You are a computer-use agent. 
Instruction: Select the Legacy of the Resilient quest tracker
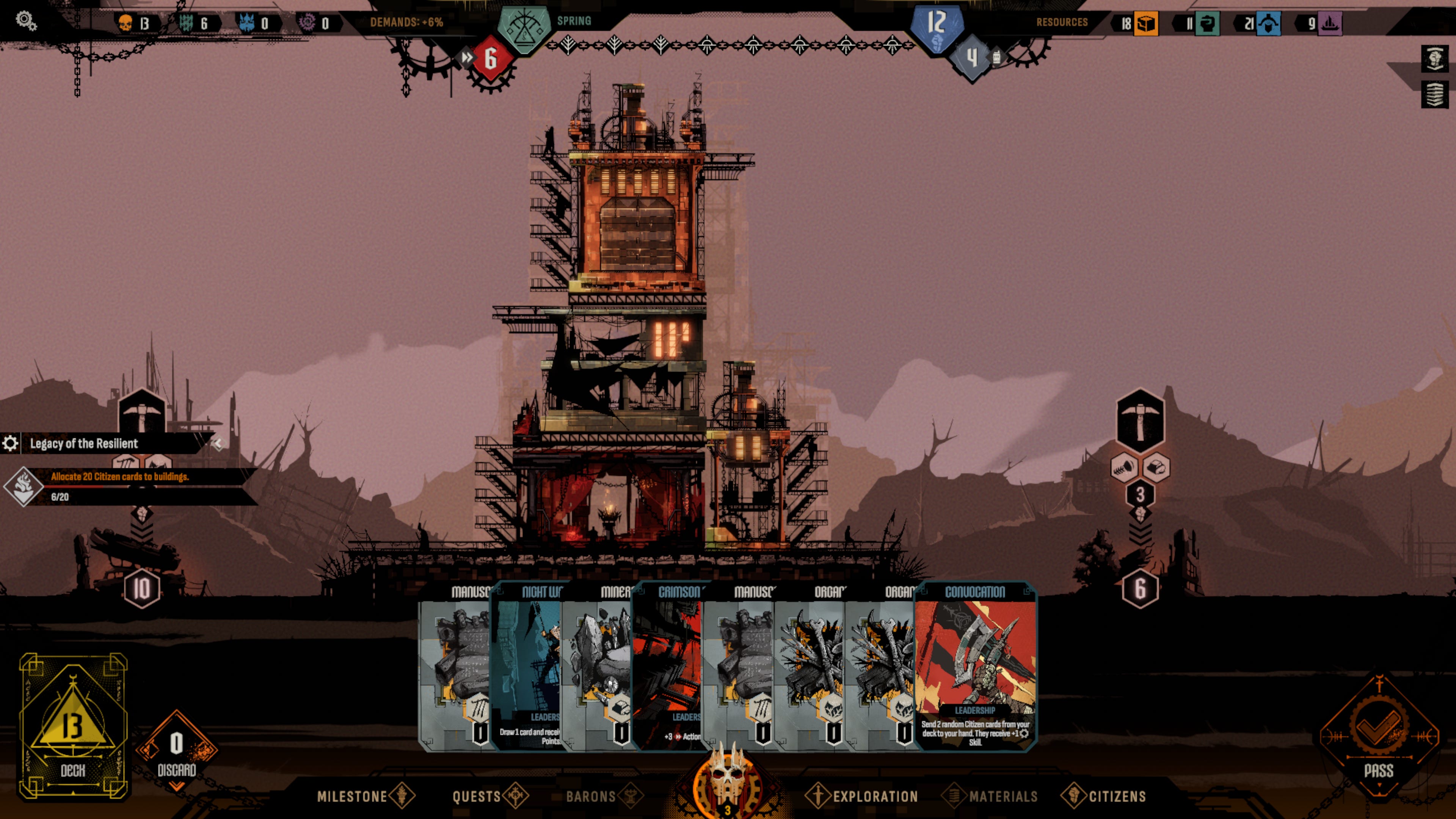pyautogui.click(x=84, y=444)
